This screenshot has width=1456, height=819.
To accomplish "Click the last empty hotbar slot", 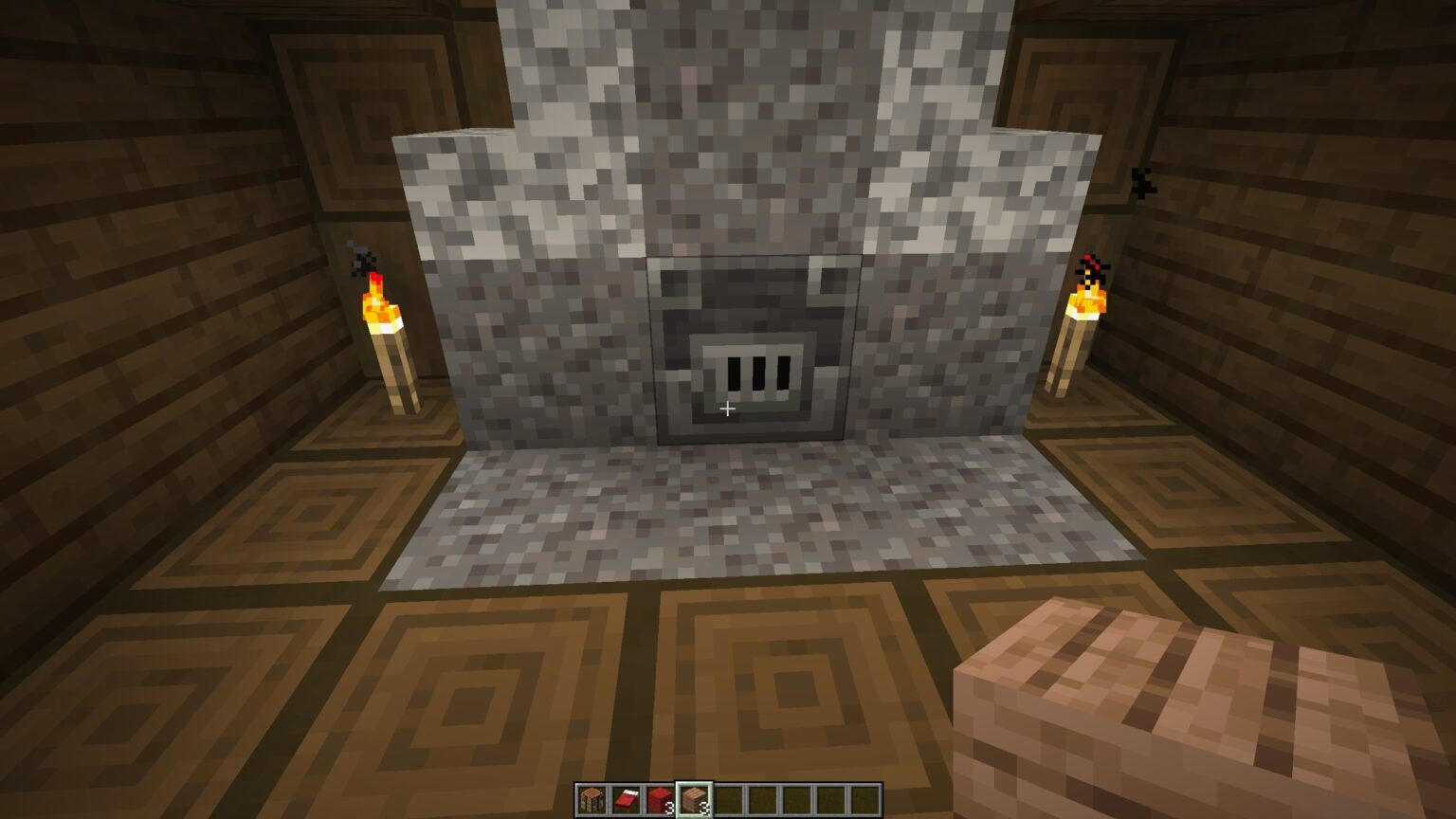I will 865,799.
